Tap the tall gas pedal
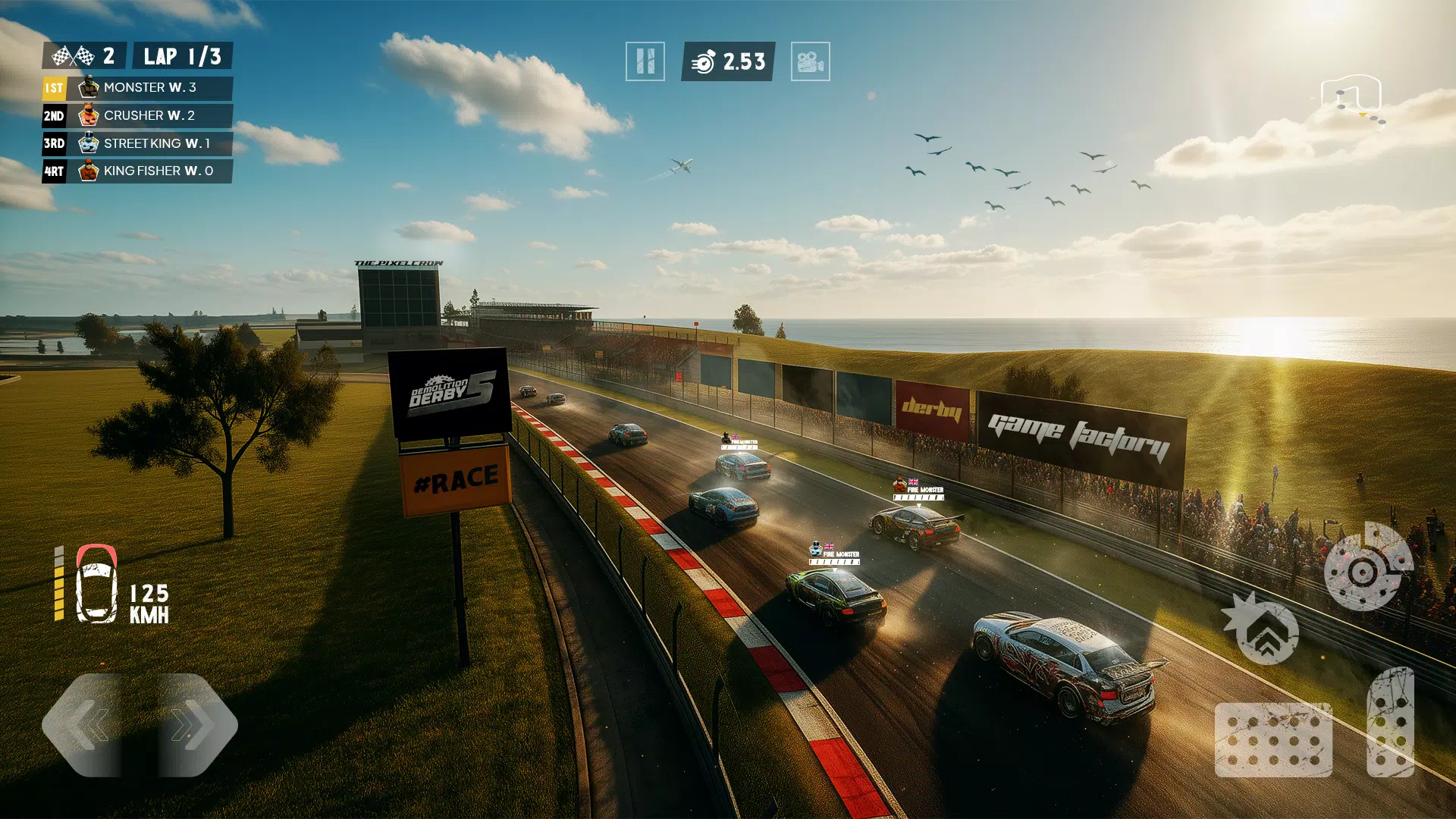This screenshot has width=1456, height=819. click(1390, 722)
